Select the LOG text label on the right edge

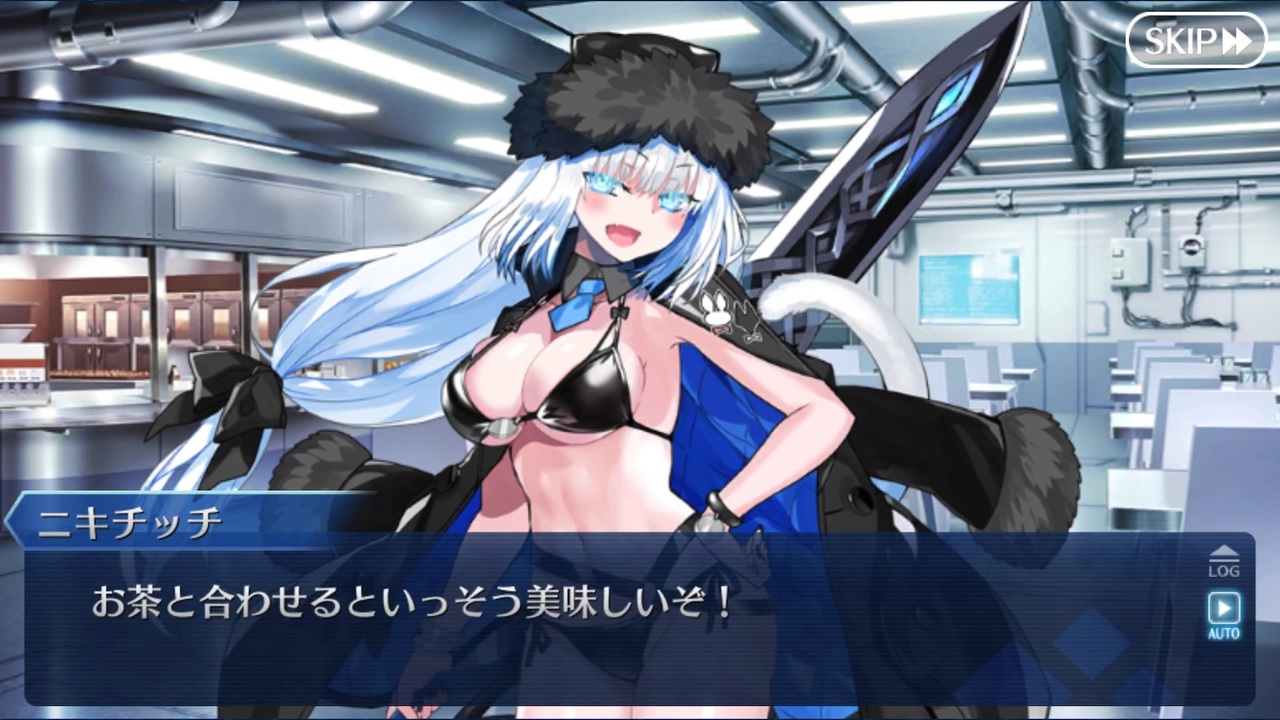point(1224,571)
